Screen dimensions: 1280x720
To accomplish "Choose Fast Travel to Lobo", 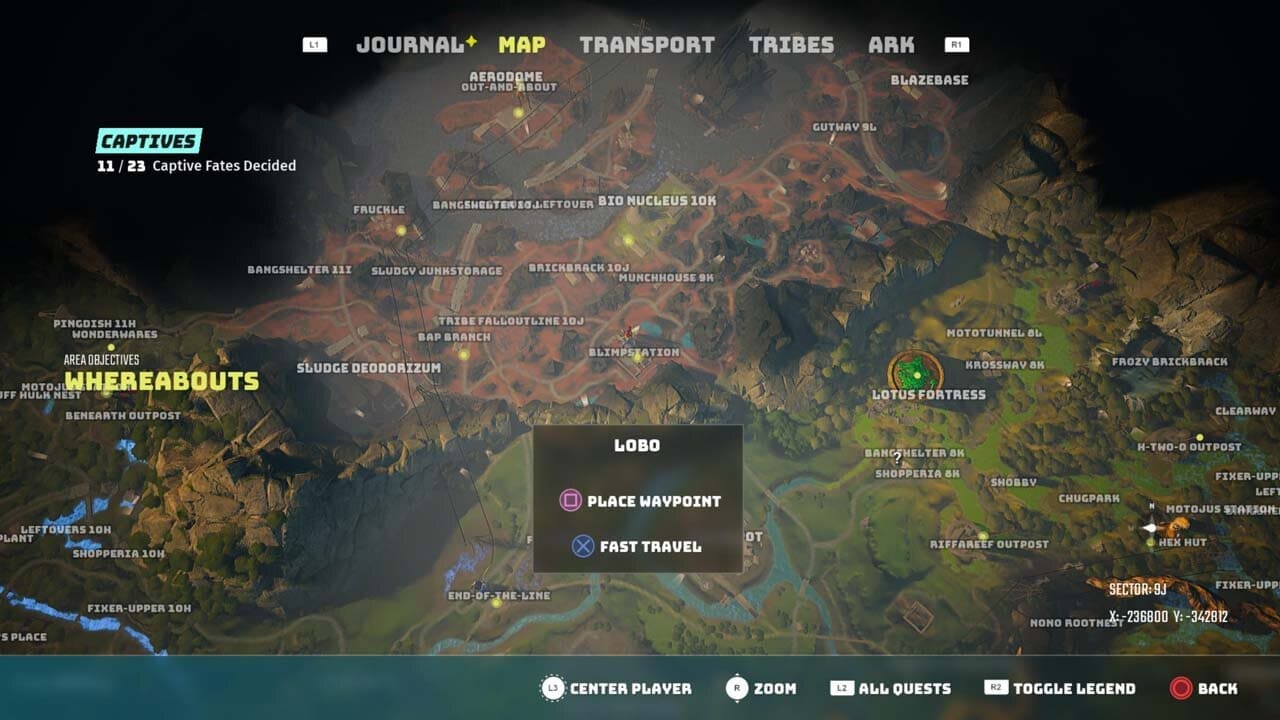I will 651,546.
